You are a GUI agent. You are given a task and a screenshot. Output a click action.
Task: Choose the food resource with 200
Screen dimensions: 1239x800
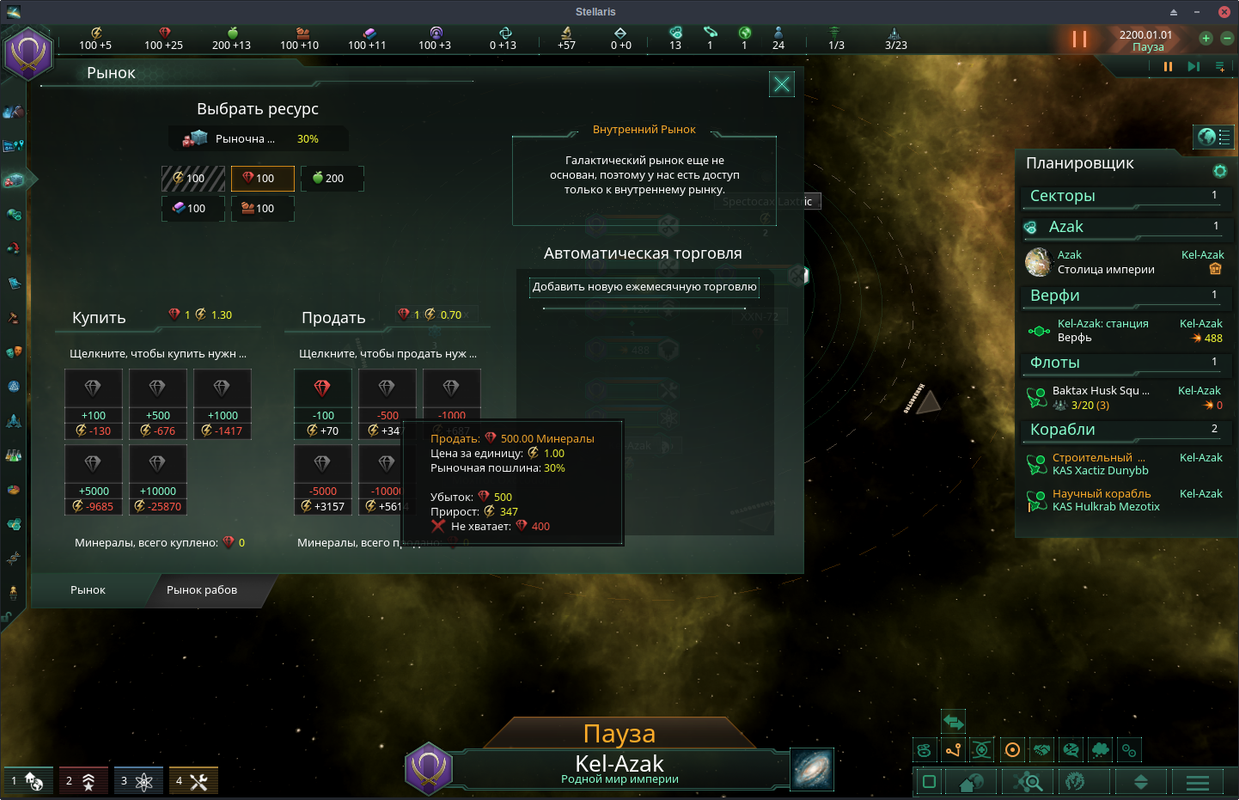pos(332,179)
